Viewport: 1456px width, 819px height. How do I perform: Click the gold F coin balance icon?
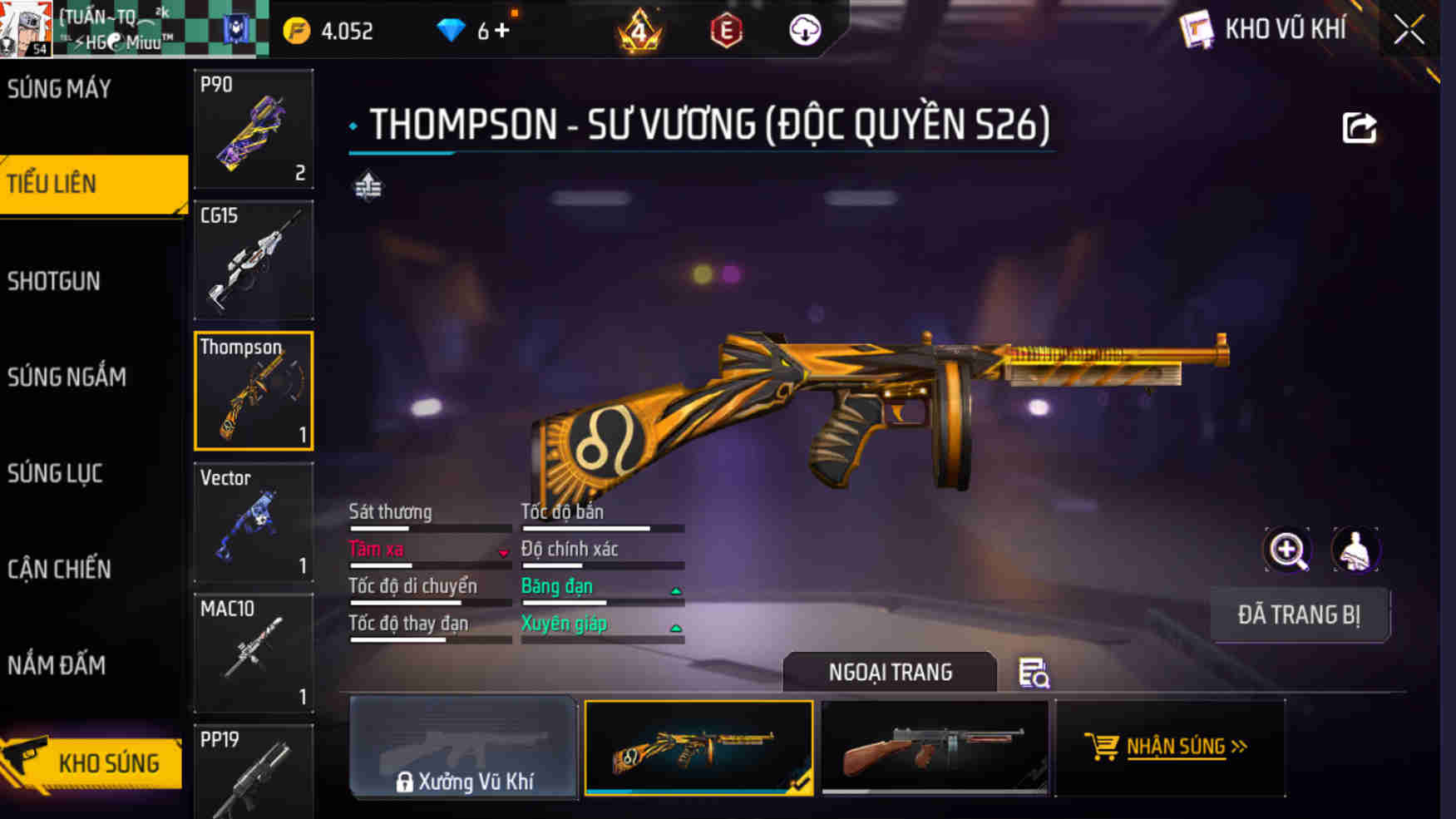[x=295, y=30]
